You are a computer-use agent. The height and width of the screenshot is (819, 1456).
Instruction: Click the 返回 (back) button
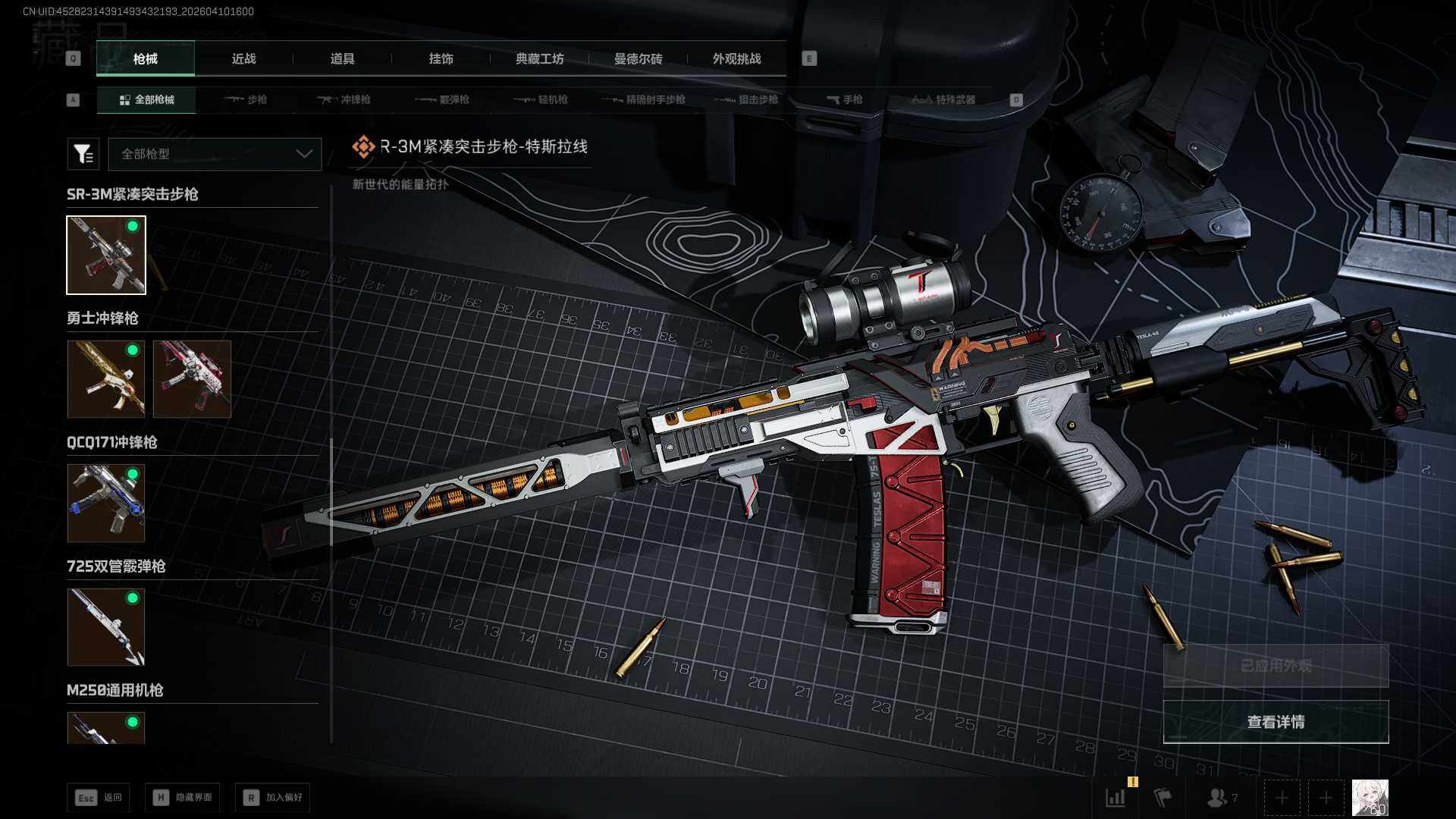[x=99, y=798]
